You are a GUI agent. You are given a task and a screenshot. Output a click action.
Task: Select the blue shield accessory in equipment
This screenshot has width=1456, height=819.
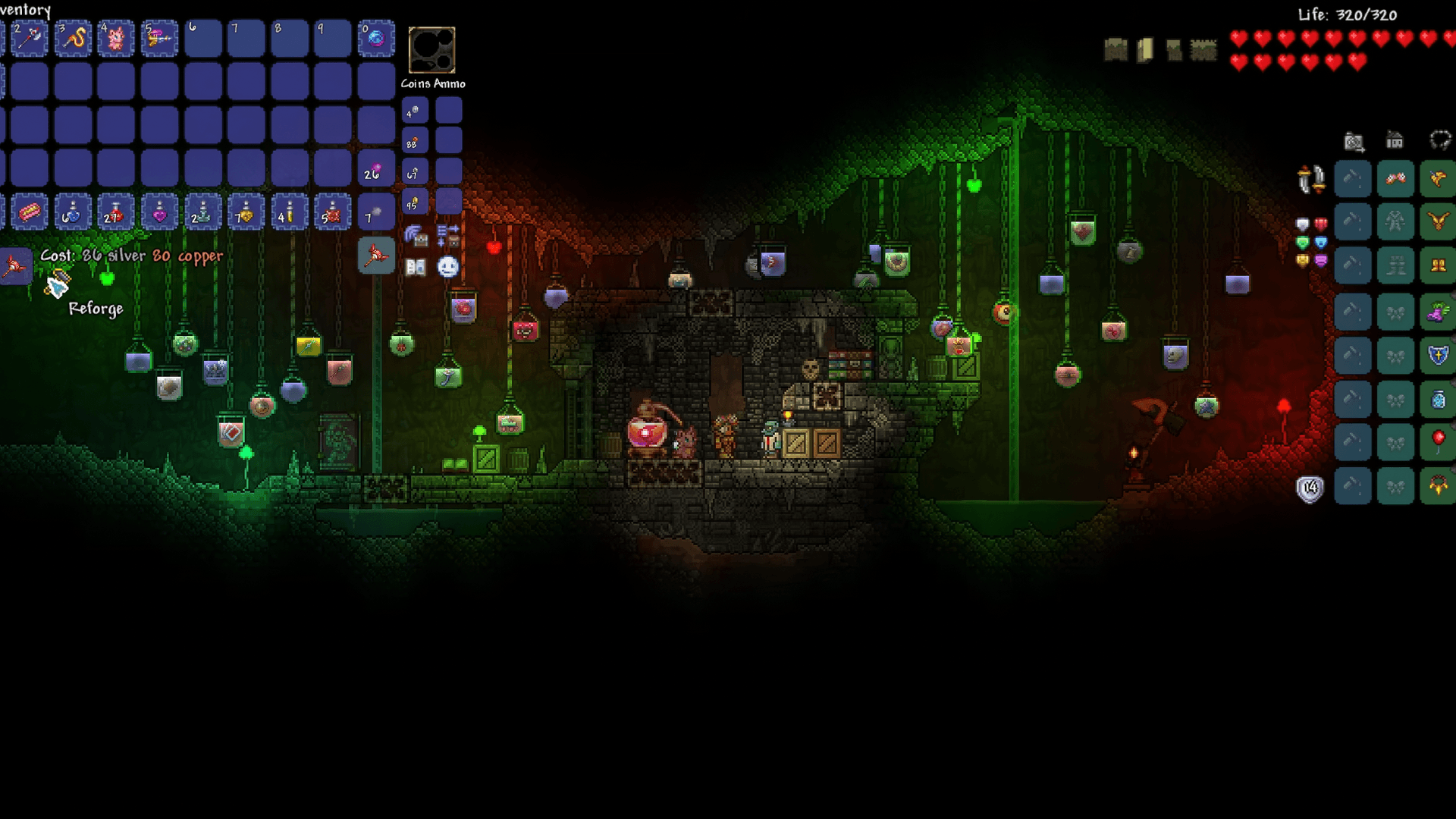pyautogui.click(x=1437, y=352)
